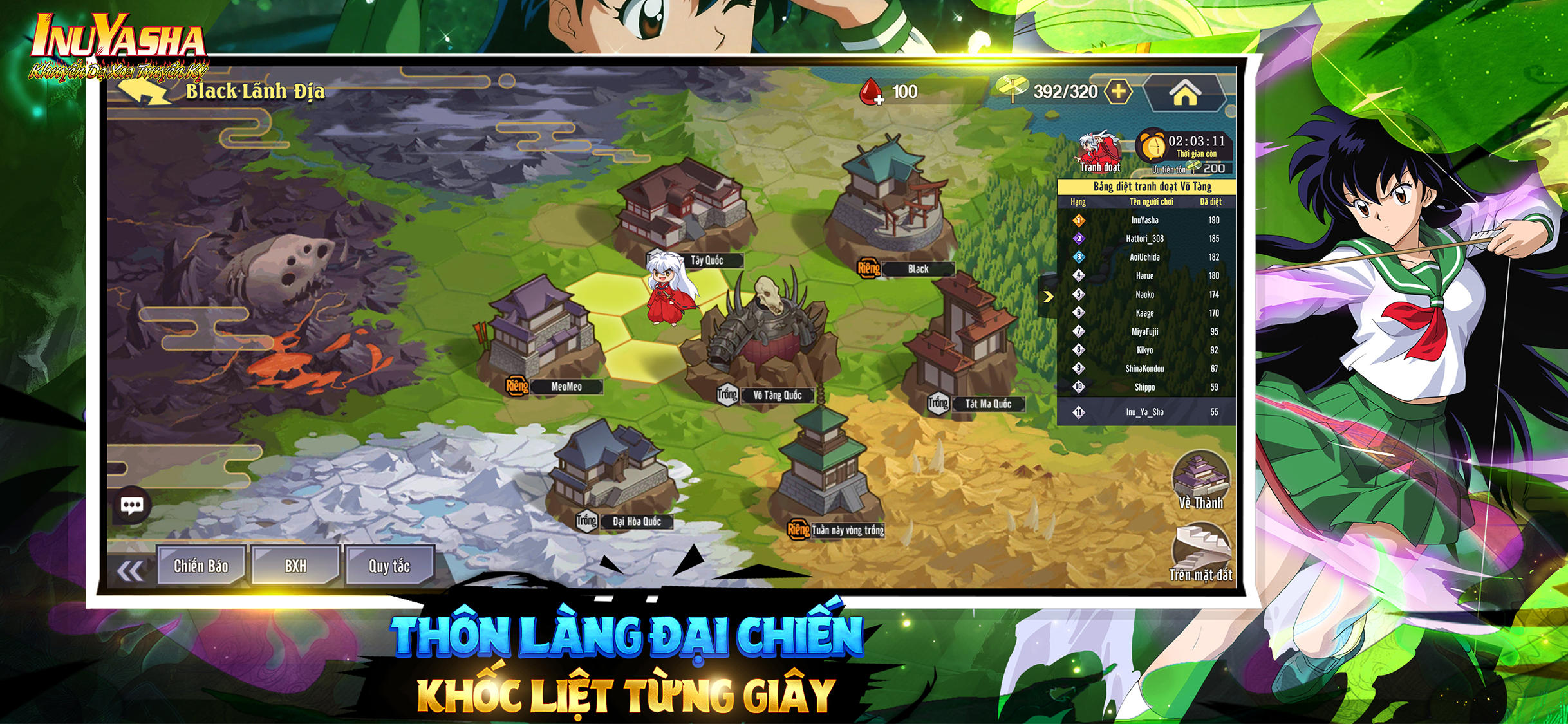Screen dimensions: 1568x724
Task: Click the 392/320 resource capacity indicator
Action: click(x=1065, y=91)
